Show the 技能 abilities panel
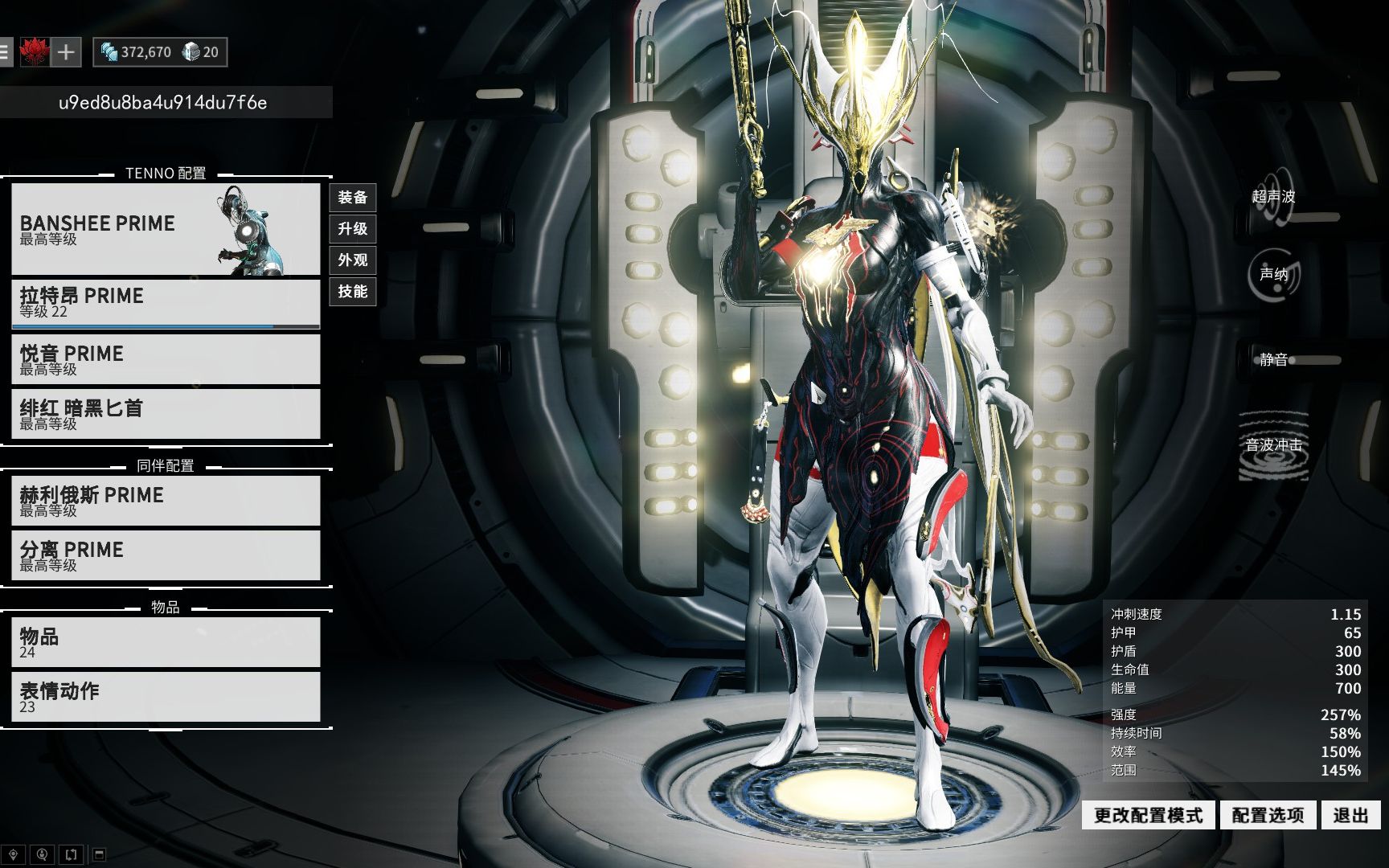This screenshot has height=868, width=1389. tap(352, 292)
